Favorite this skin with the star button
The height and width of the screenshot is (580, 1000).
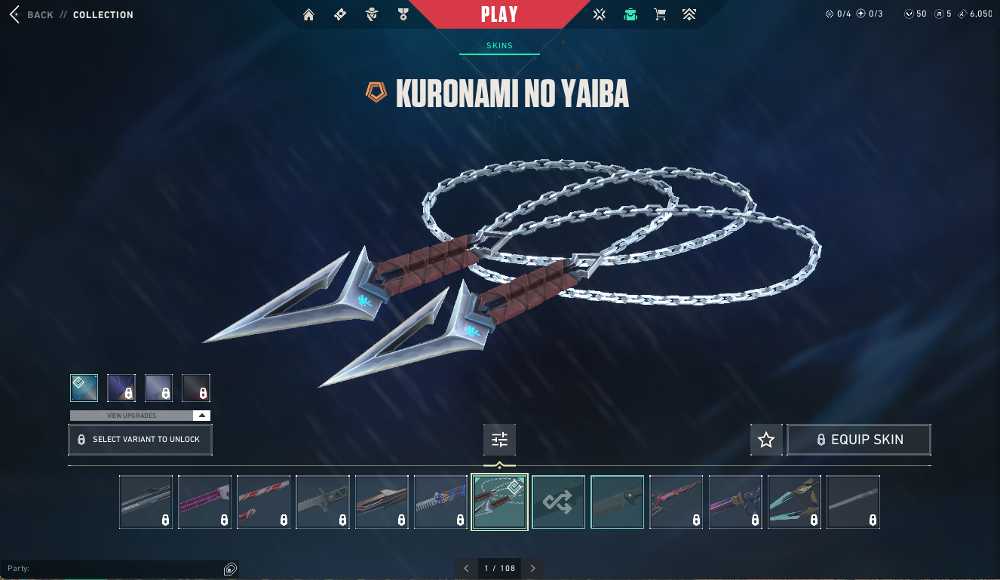[x=766, y=440]
